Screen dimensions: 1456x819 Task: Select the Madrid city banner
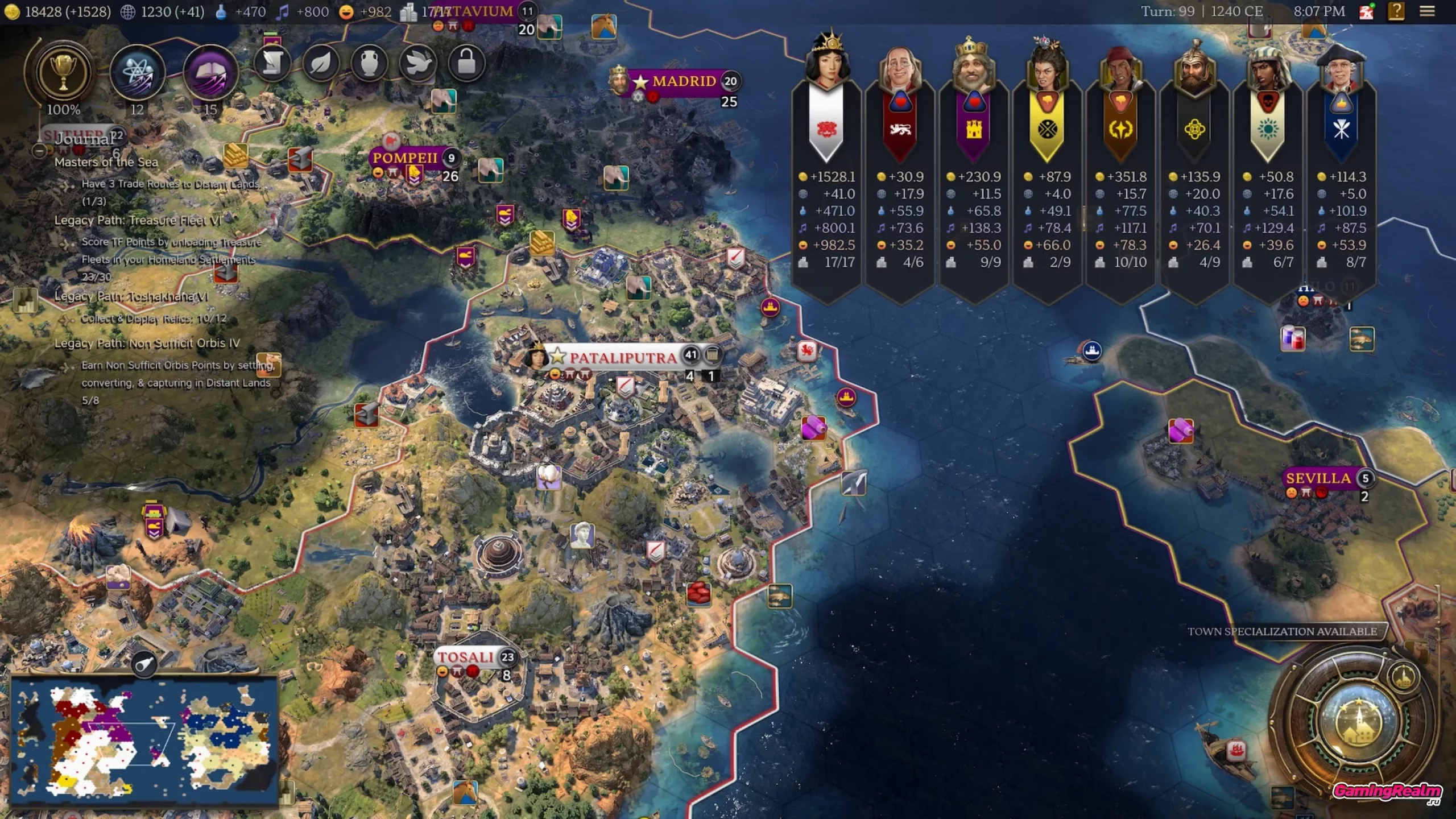pyautogui.click(x=684, y=81)
